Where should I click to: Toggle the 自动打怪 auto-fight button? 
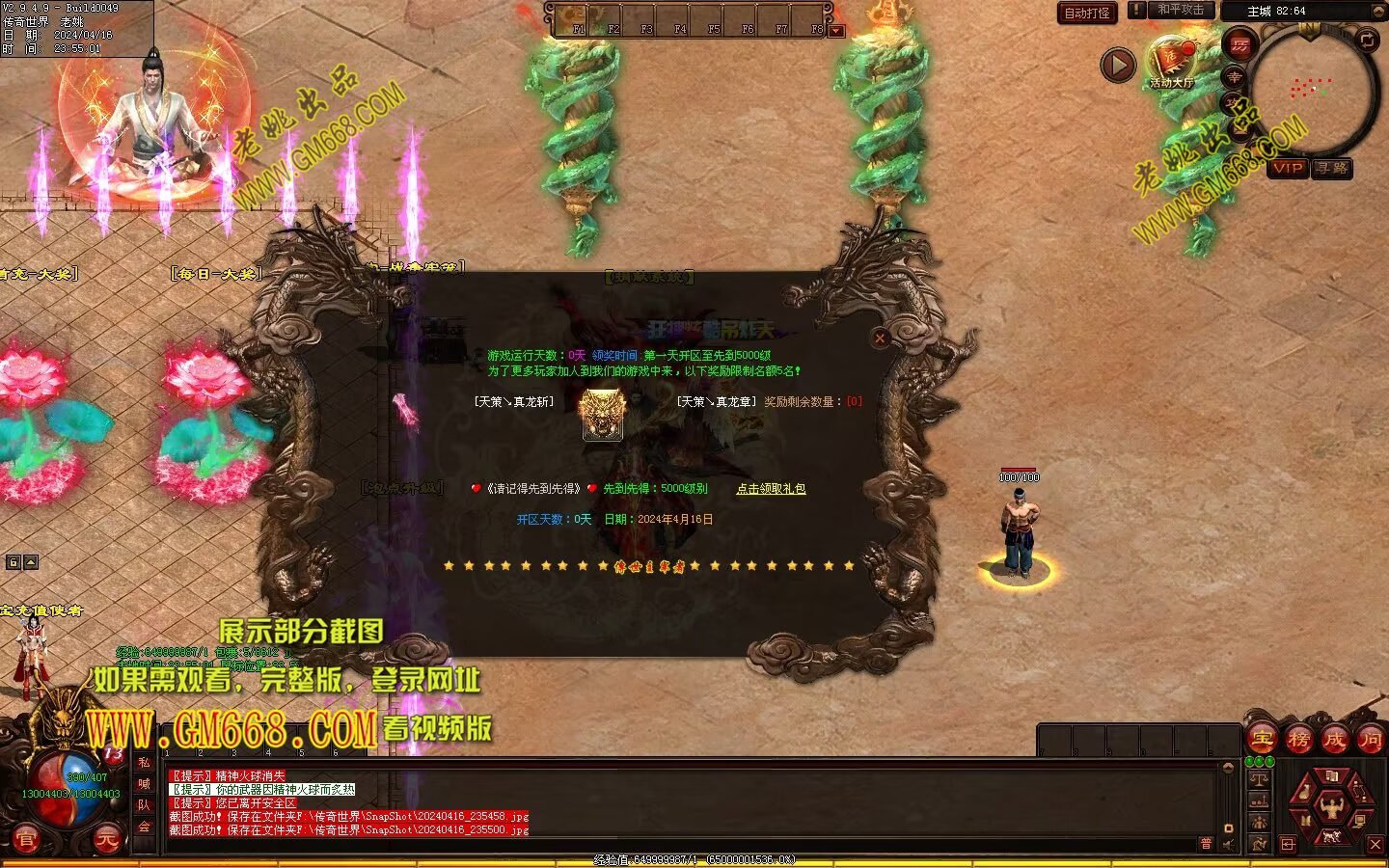(1087, 13)
